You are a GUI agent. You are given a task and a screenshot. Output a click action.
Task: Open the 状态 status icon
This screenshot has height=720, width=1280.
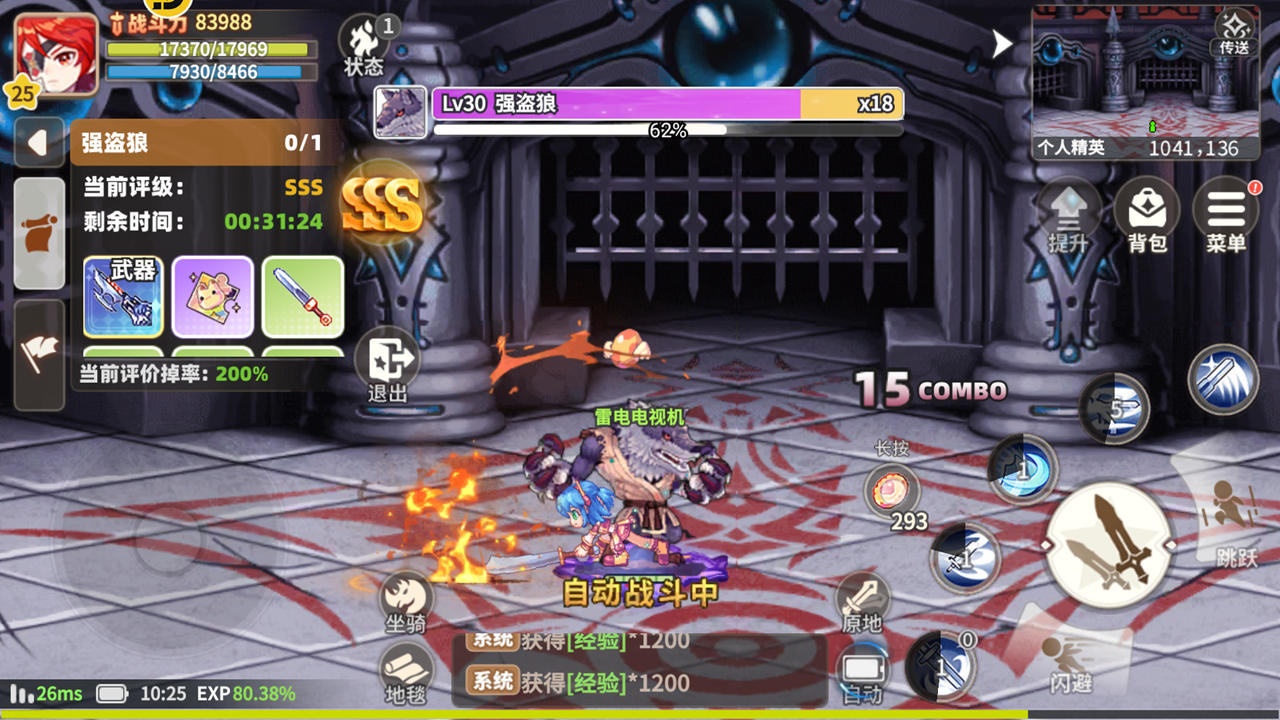tap(364, 45)
